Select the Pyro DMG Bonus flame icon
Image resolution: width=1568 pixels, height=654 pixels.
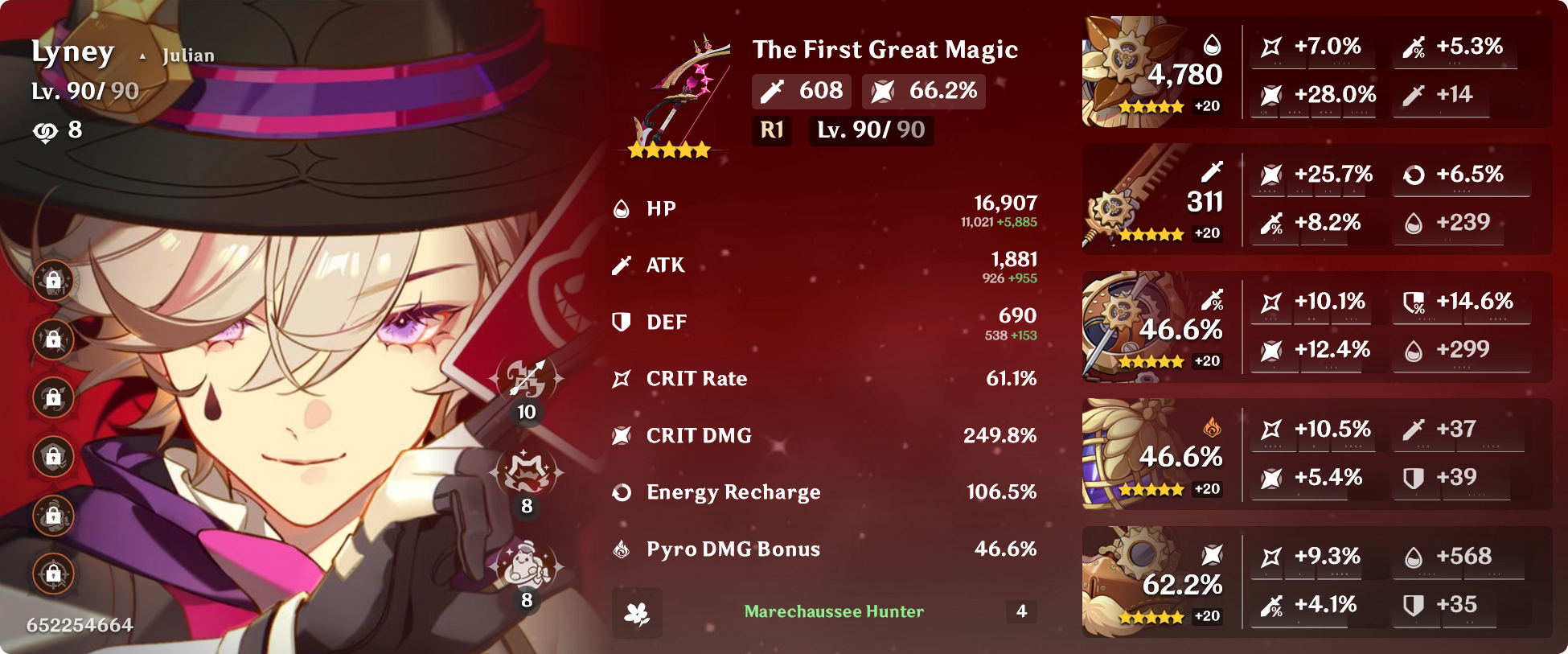tap(621, 549)
